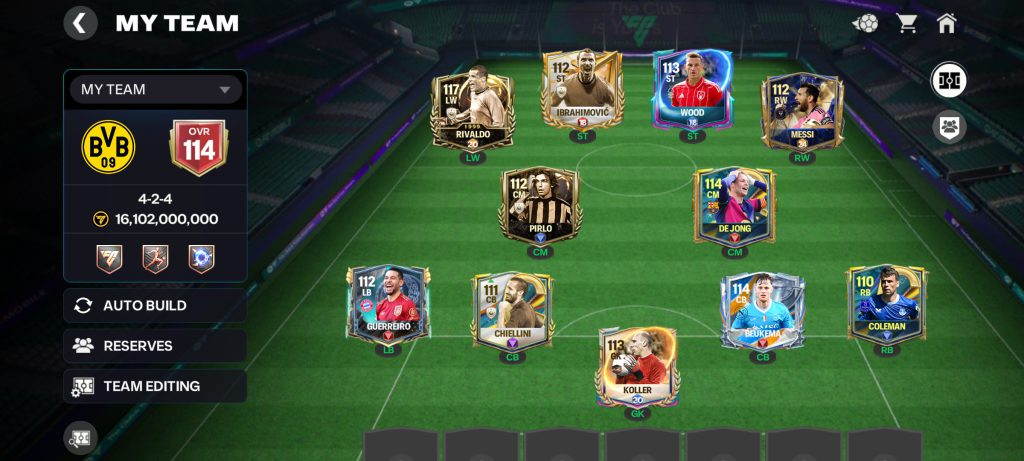The image size is (1024, 461).
Task: Select the Guerreiro left back card
Action: click(388, 304)
